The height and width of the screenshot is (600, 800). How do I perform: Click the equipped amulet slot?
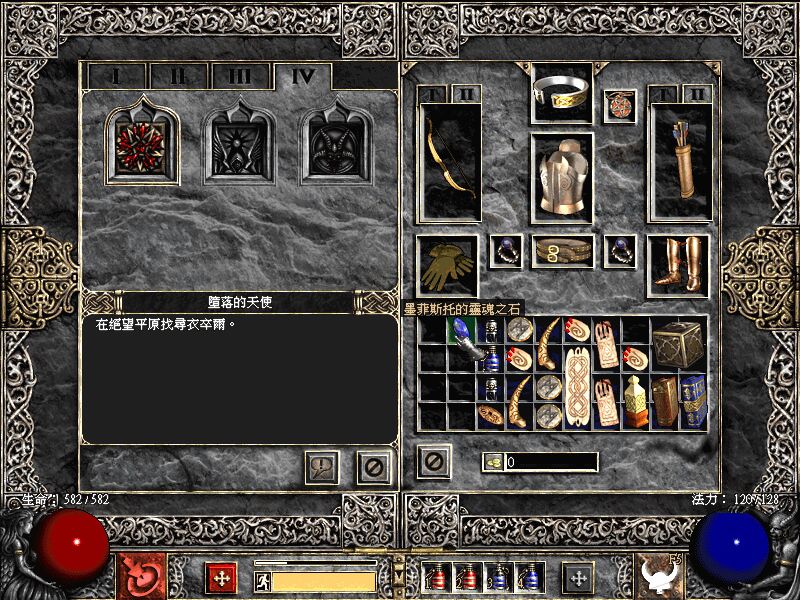pyautogui.click(x=620, y=105)
